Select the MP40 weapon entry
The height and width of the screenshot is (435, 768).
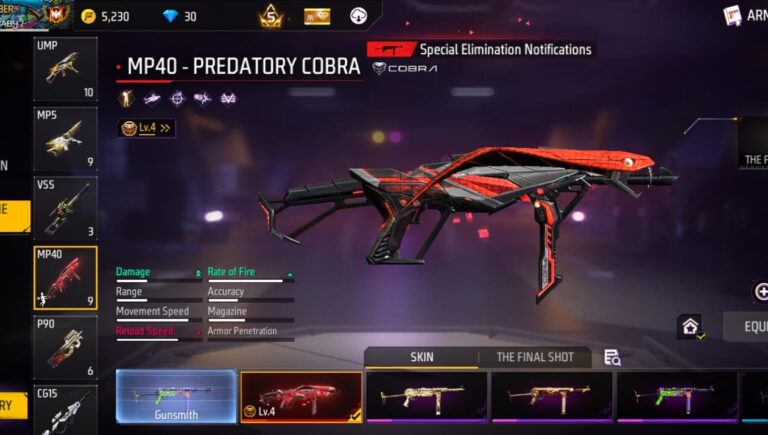pos(65,277)
